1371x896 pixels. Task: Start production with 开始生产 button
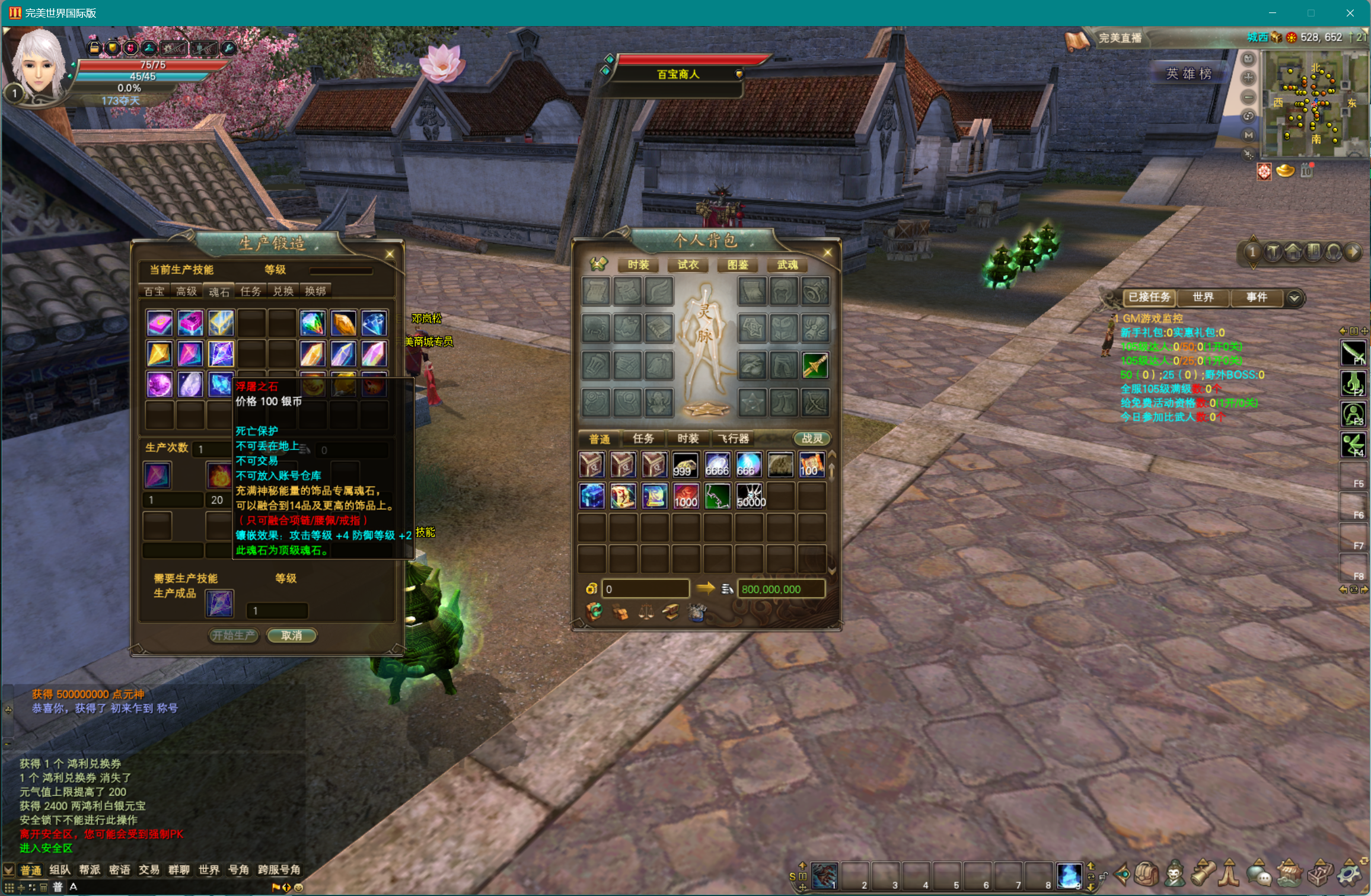click(x=234, y=635)
